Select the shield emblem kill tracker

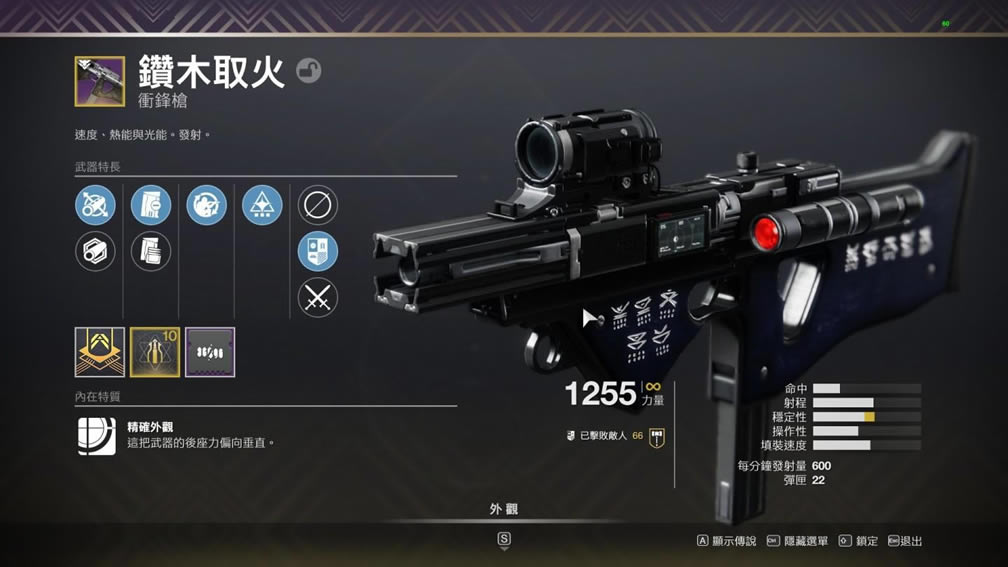click(x=318, y=251)
